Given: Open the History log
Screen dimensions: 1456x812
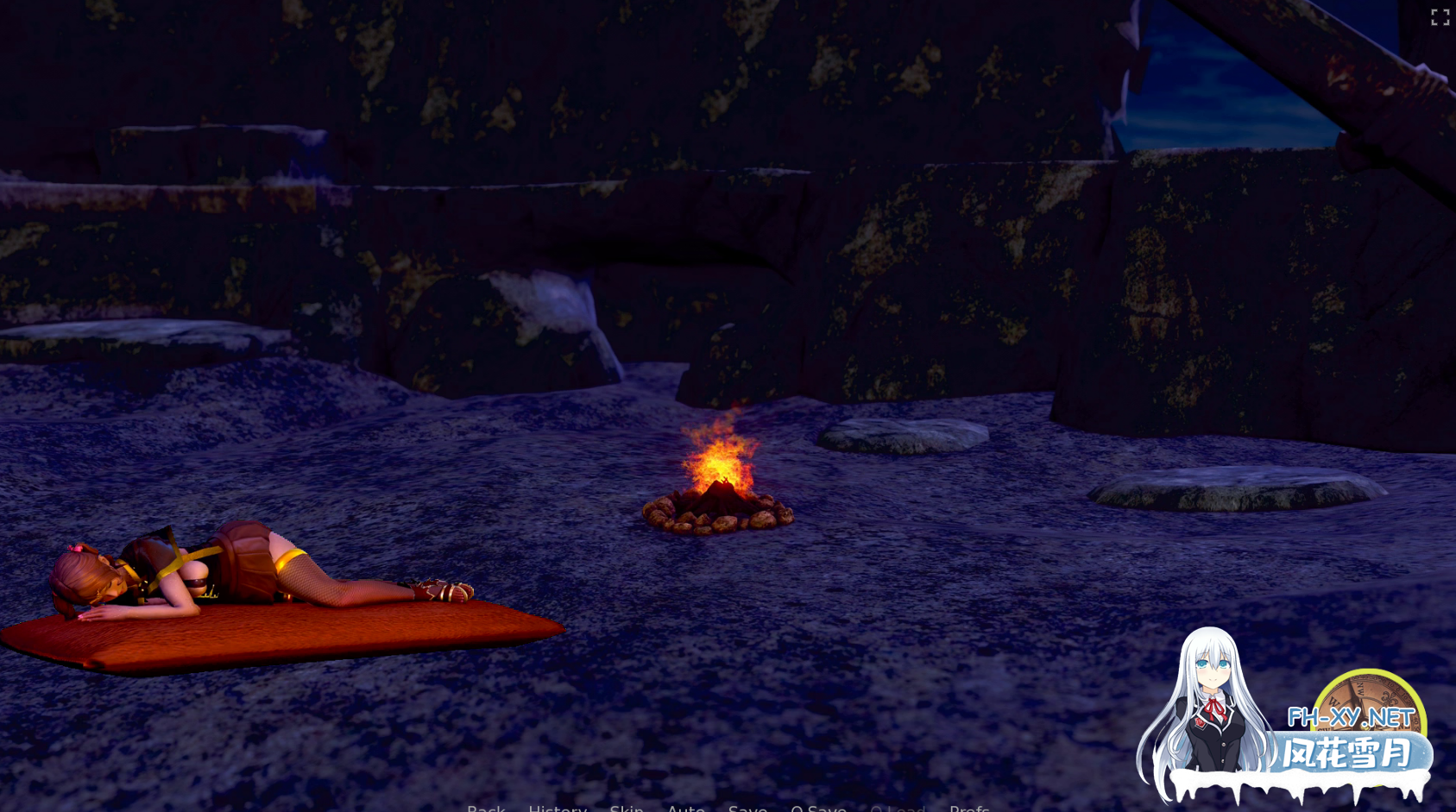Looking at the screenshot, I should click(558, 808).
